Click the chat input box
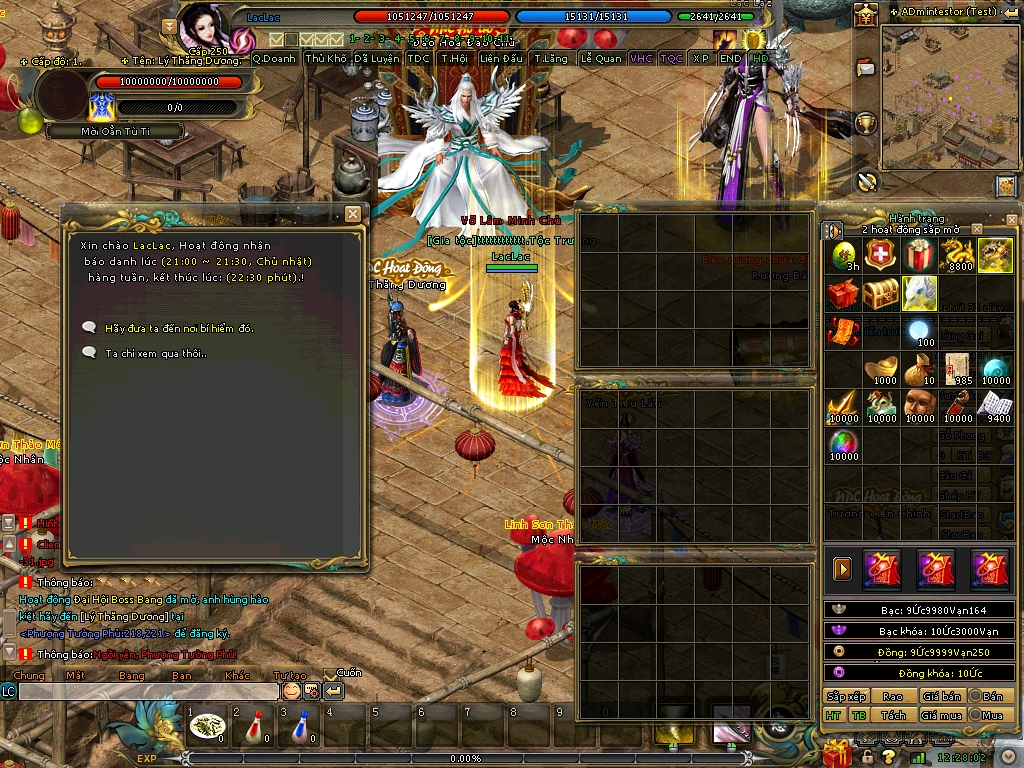 [148, 691]
